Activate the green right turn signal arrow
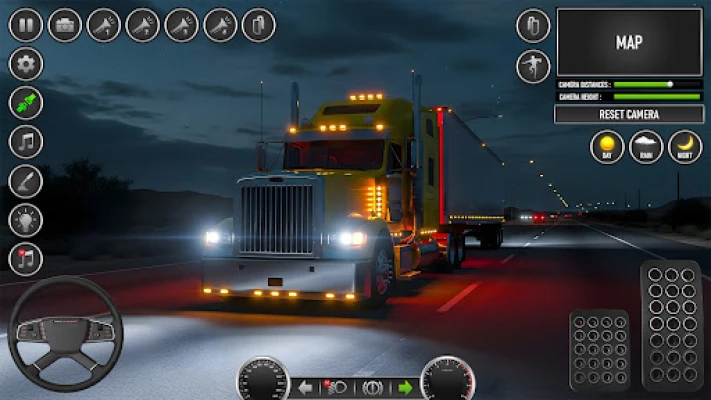 pos(405,386)
